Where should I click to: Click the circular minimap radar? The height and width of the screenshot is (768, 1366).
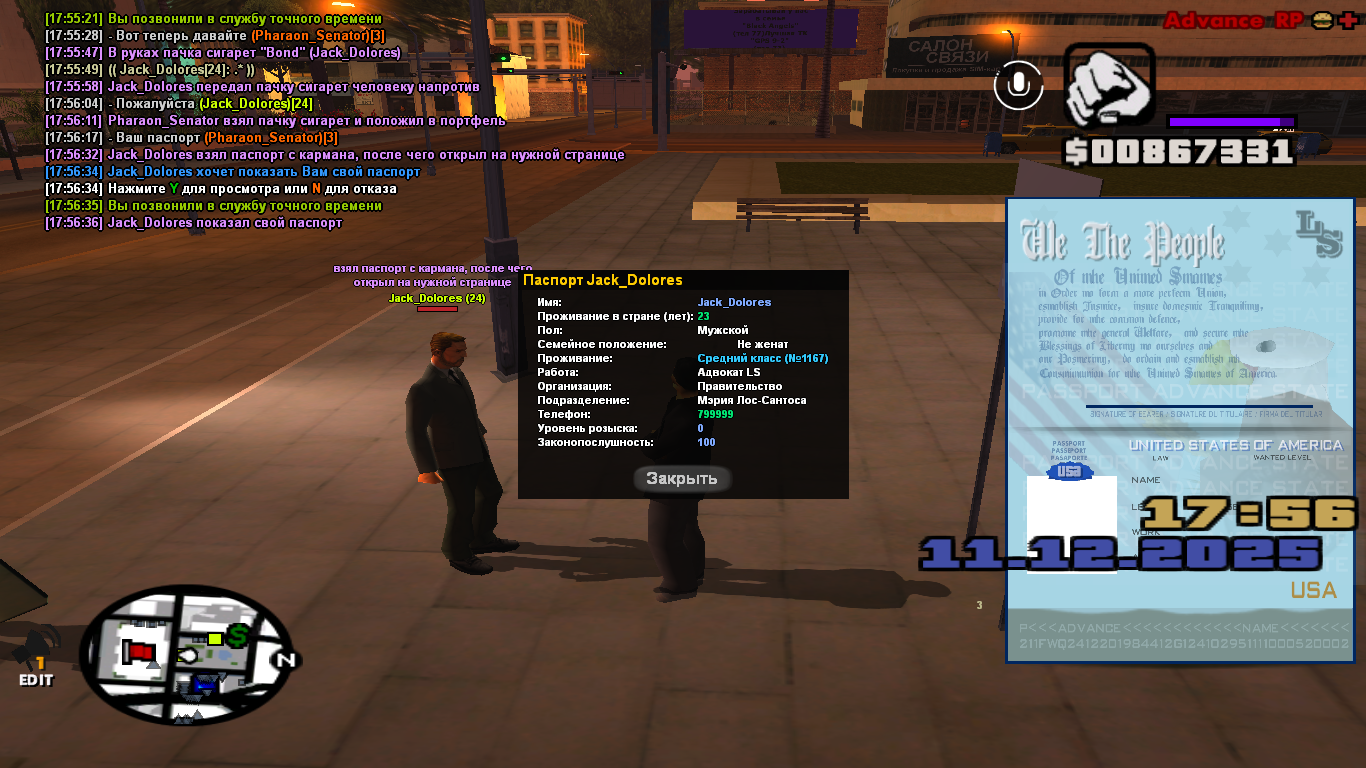188,657
